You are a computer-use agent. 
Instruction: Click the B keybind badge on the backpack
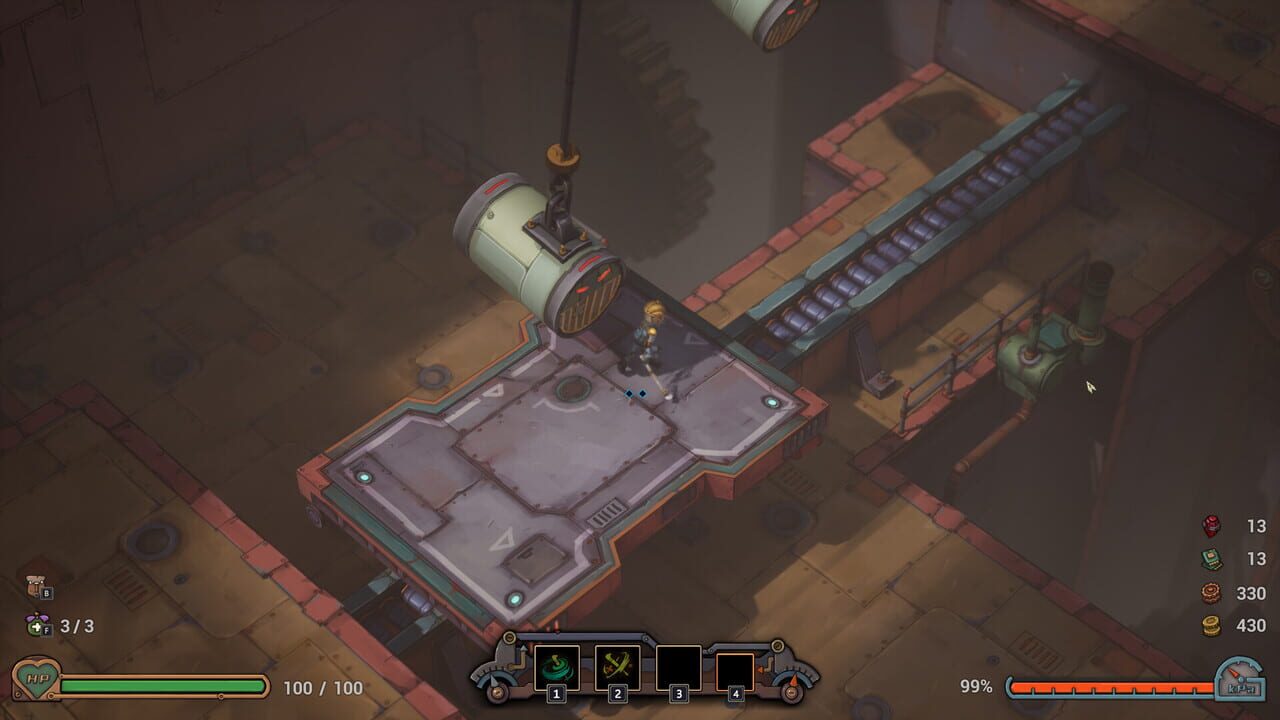tap(47, 593)
